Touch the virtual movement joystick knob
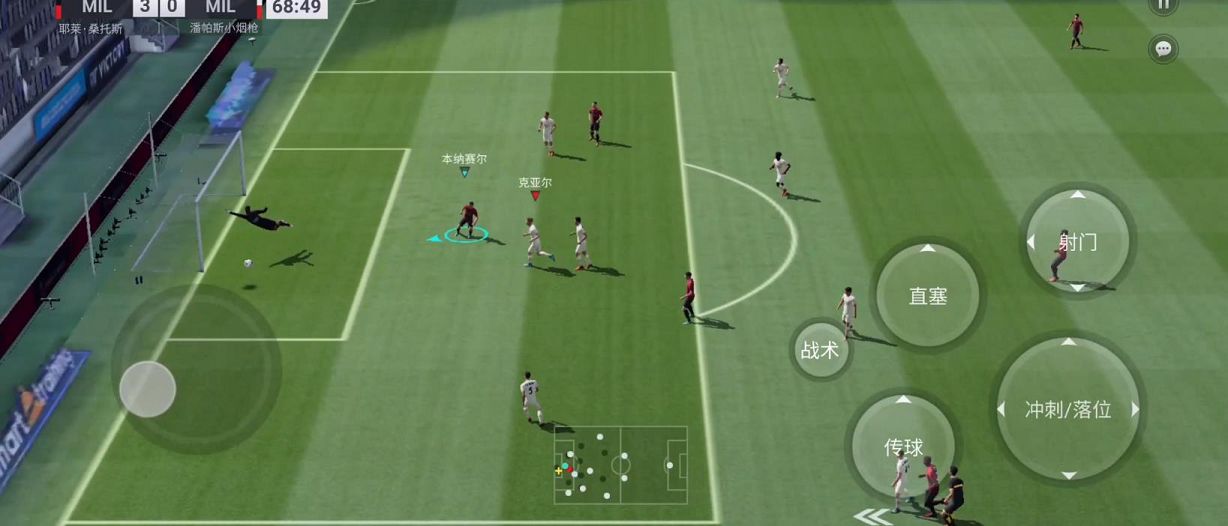The image size is (1228, 526). [x=148, y=389]
